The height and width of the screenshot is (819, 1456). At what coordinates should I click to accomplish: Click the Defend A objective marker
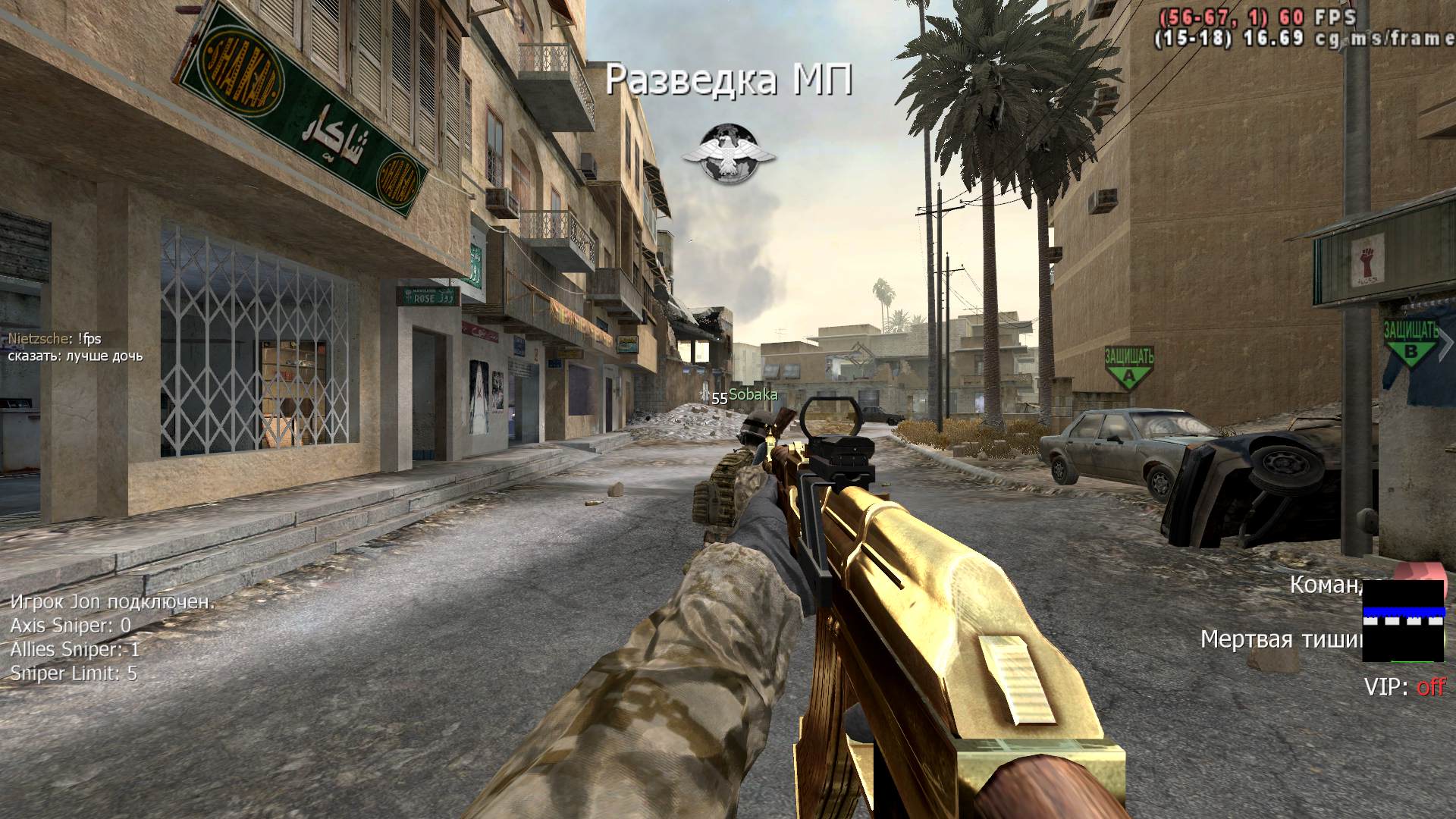point(1128,366)
